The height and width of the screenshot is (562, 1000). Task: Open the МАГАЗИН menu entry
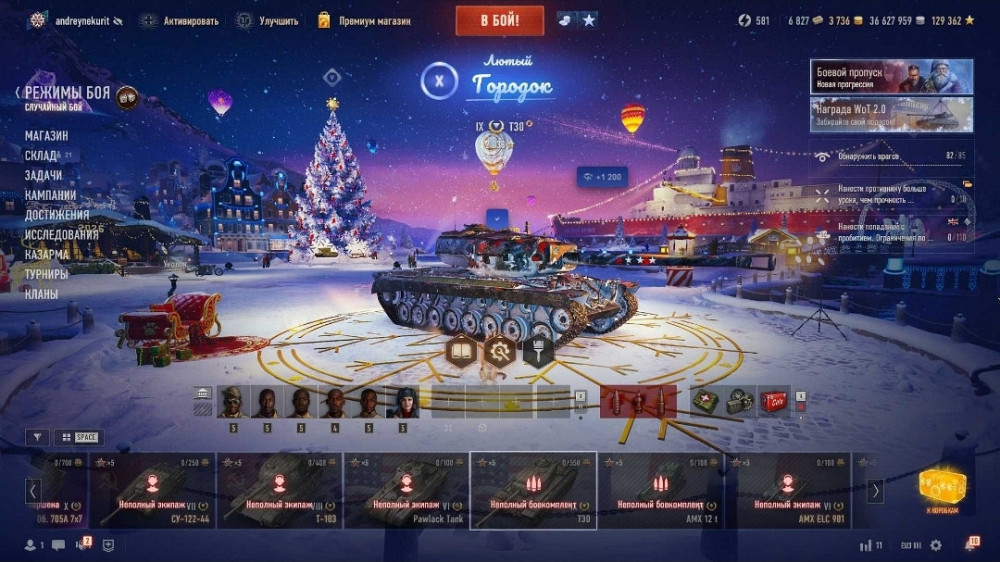point(46,136)
